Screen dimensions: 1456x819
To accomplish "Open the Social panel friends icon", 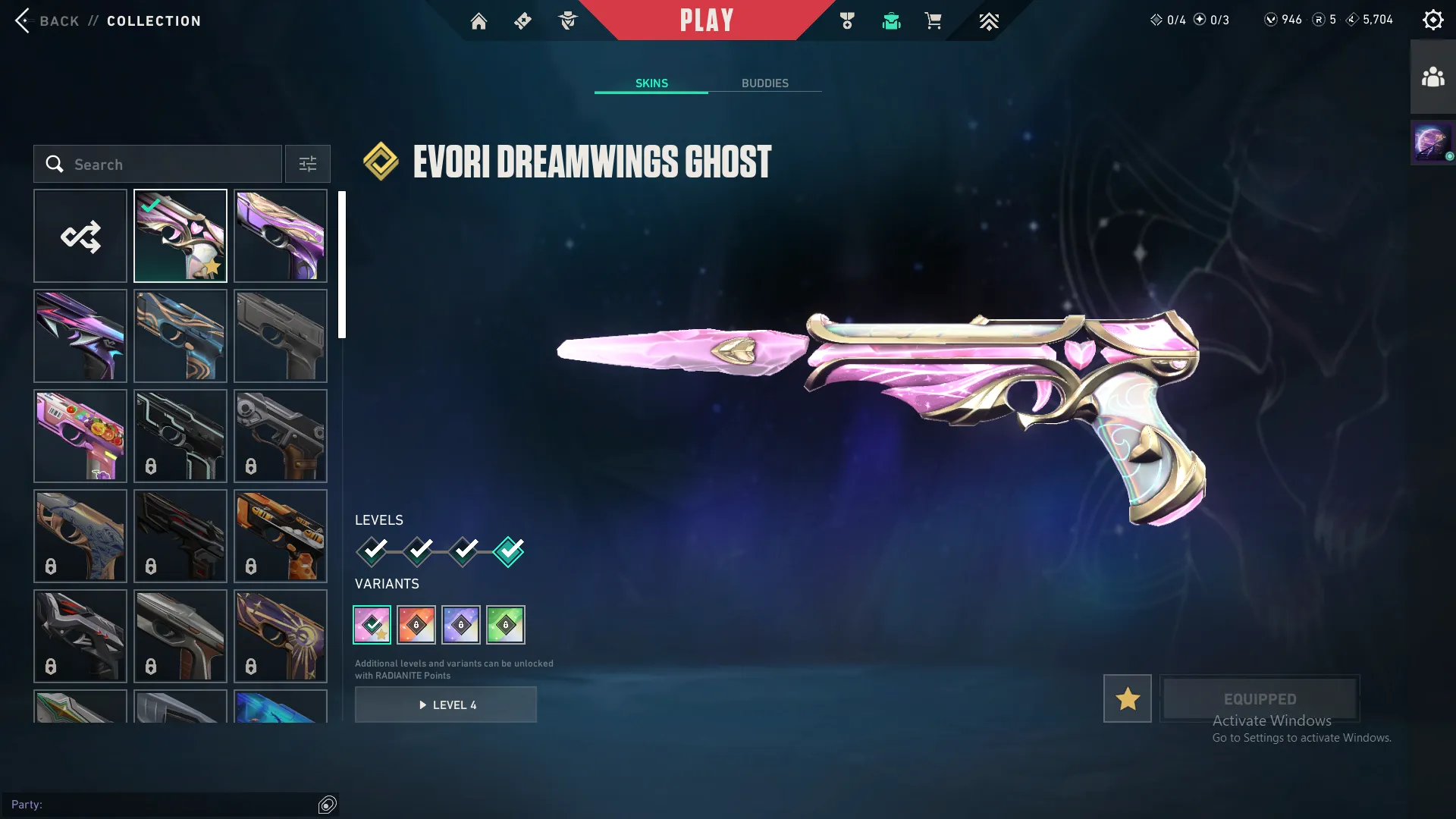I will coord(1432,75).
